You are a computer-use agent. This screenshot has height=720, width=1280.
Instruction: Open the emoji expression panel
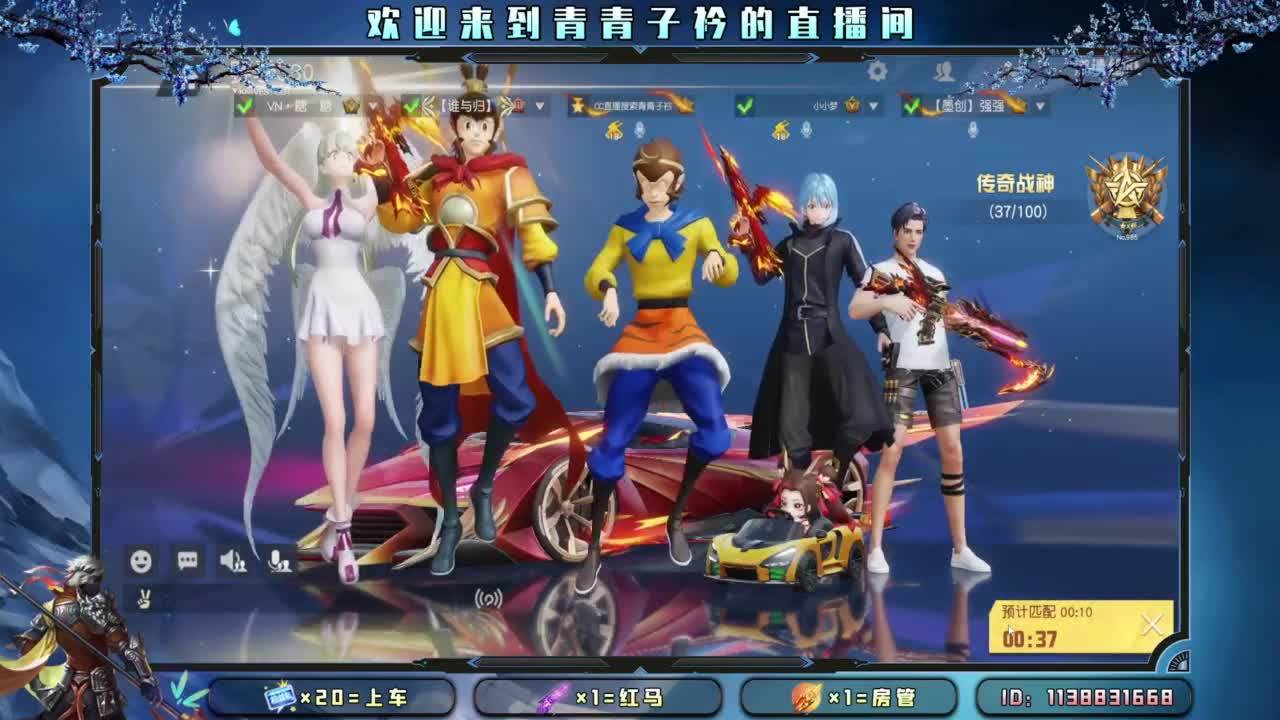[140, 561]
